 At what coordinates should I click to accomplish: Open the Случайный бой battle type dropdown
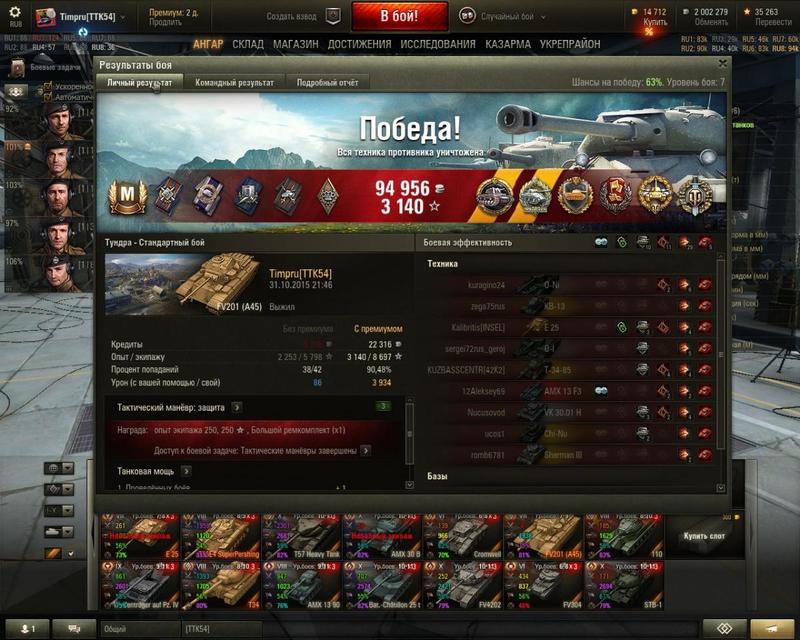tap(509, 17)
